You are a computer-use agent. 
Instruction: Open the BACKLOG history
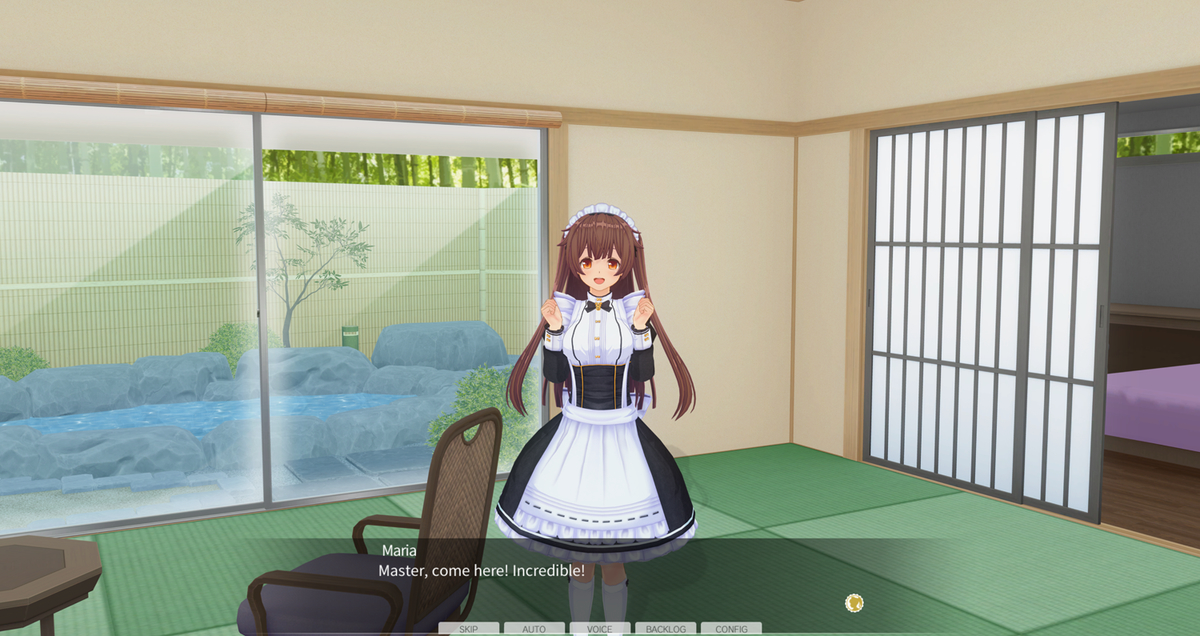[x=665, y=629]
